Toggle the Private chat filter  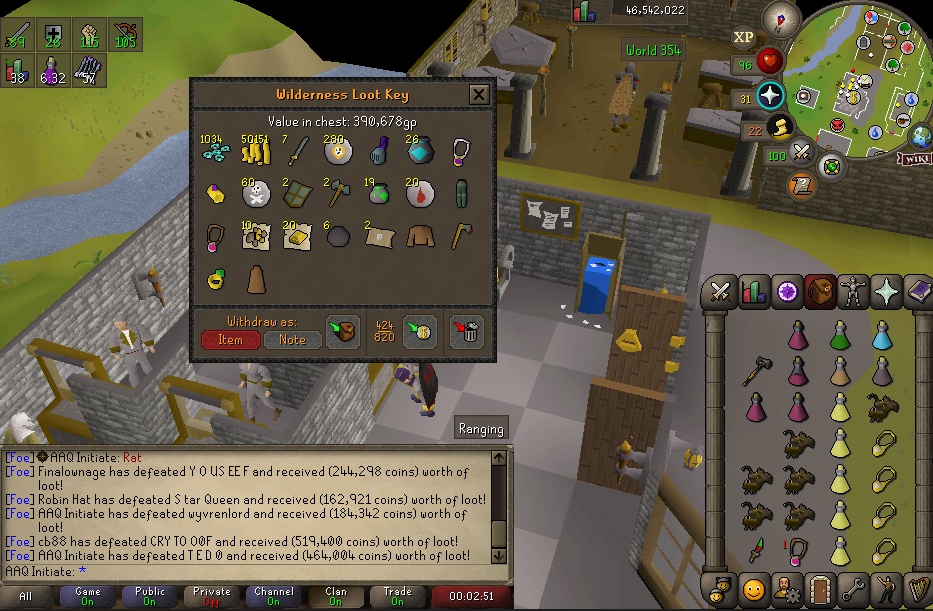click(x=212, y=596)
